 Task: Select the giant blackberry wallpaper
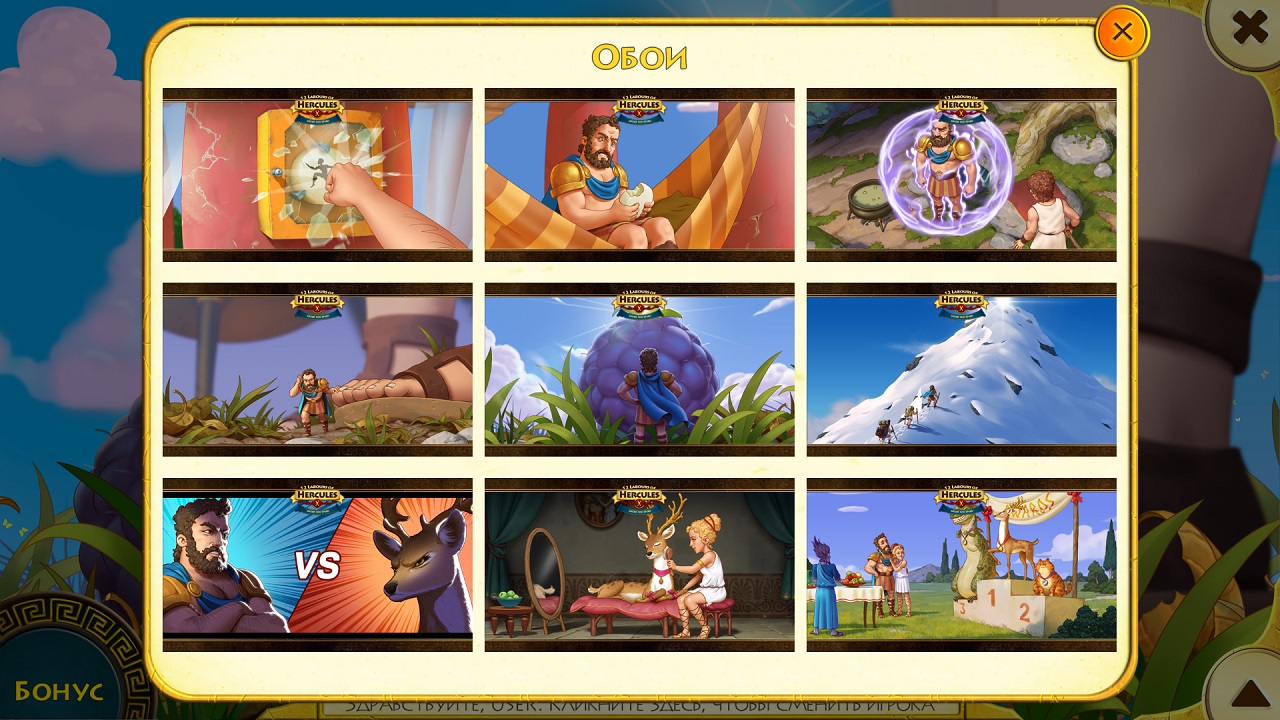(639, 370)
